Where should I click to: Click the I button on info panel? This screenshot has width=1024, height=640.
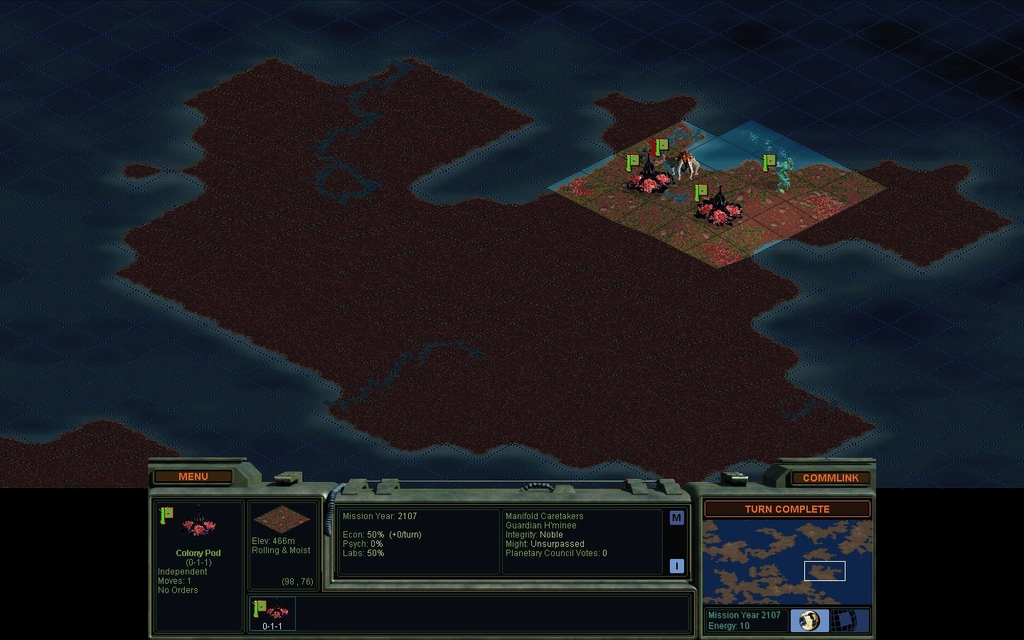pos(676,566)
